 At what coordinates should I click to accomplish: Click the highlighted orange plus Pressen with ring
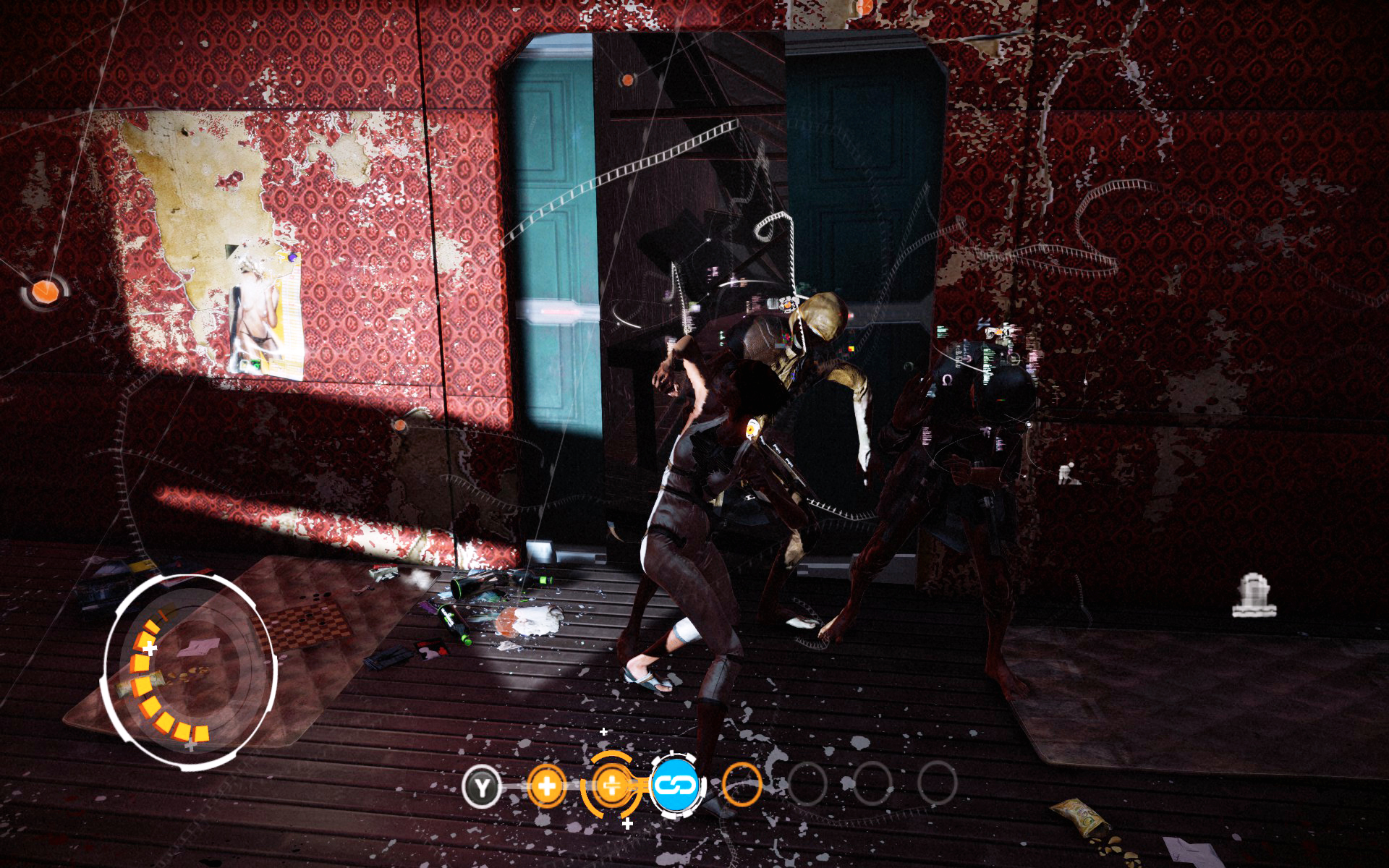611,785
